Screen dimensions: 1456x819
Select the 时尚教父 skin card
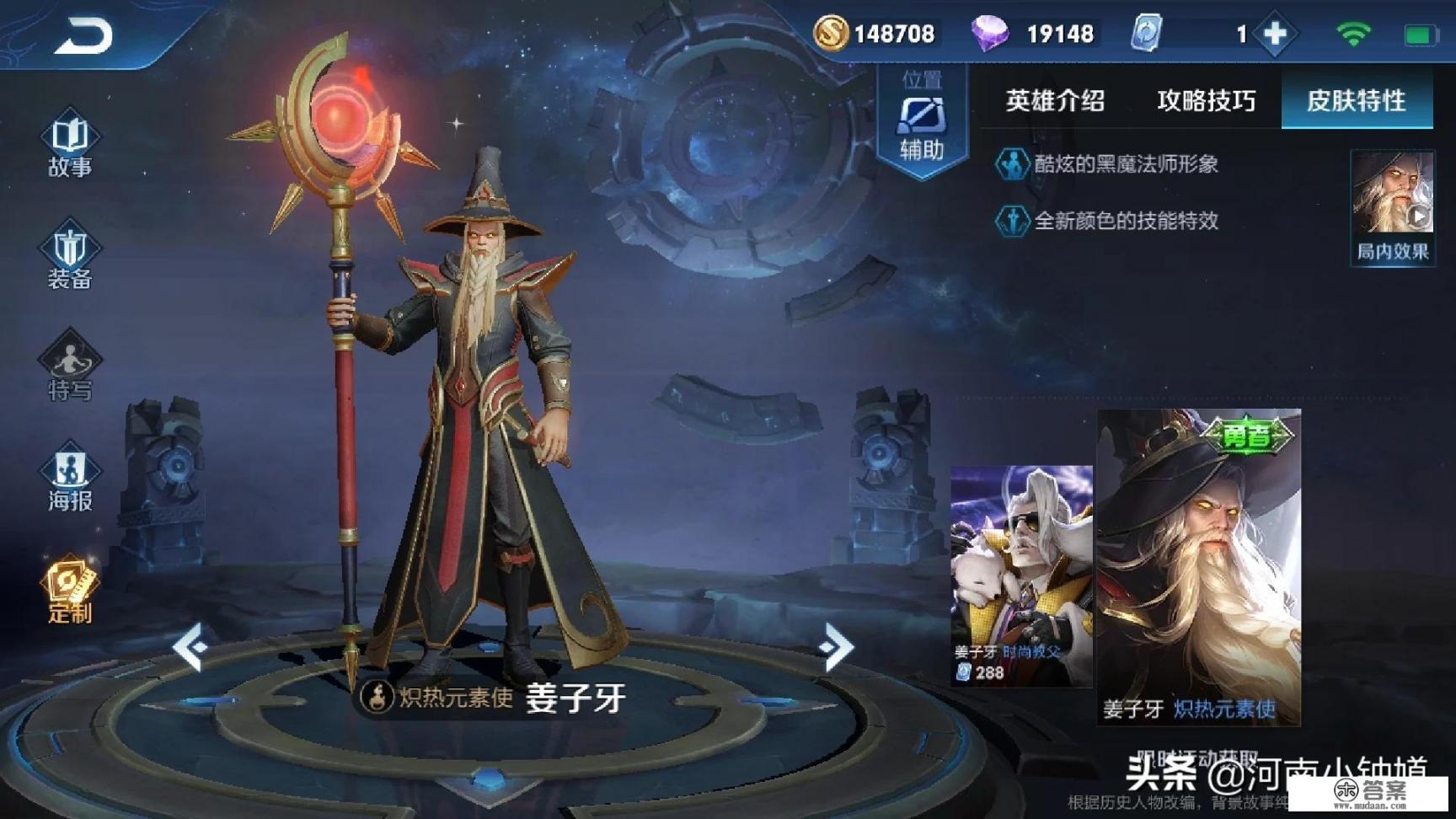(1021, 573)
